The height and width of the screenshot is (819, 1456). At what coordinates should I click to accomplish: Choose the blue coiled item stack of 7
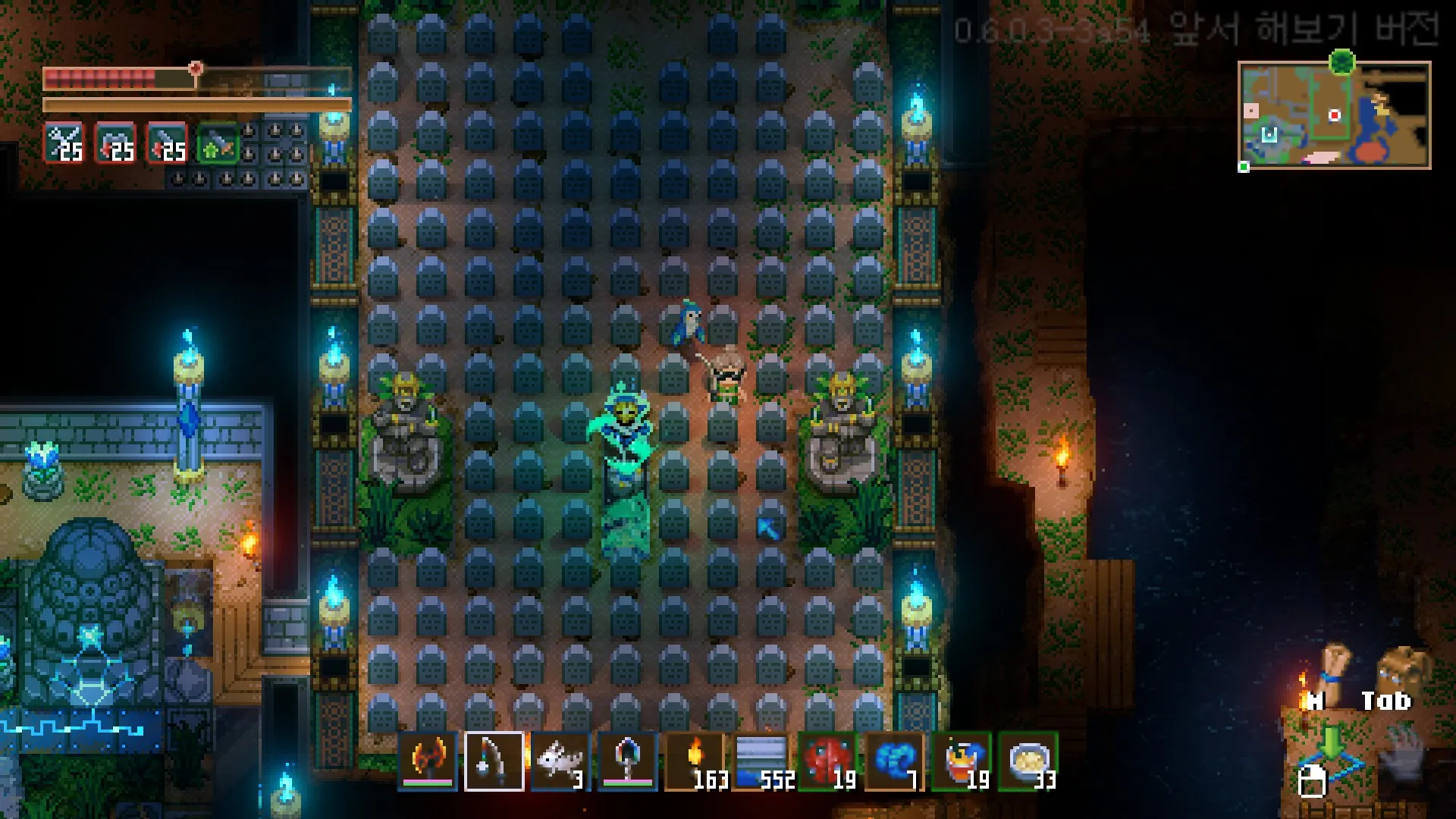(894, 761)
